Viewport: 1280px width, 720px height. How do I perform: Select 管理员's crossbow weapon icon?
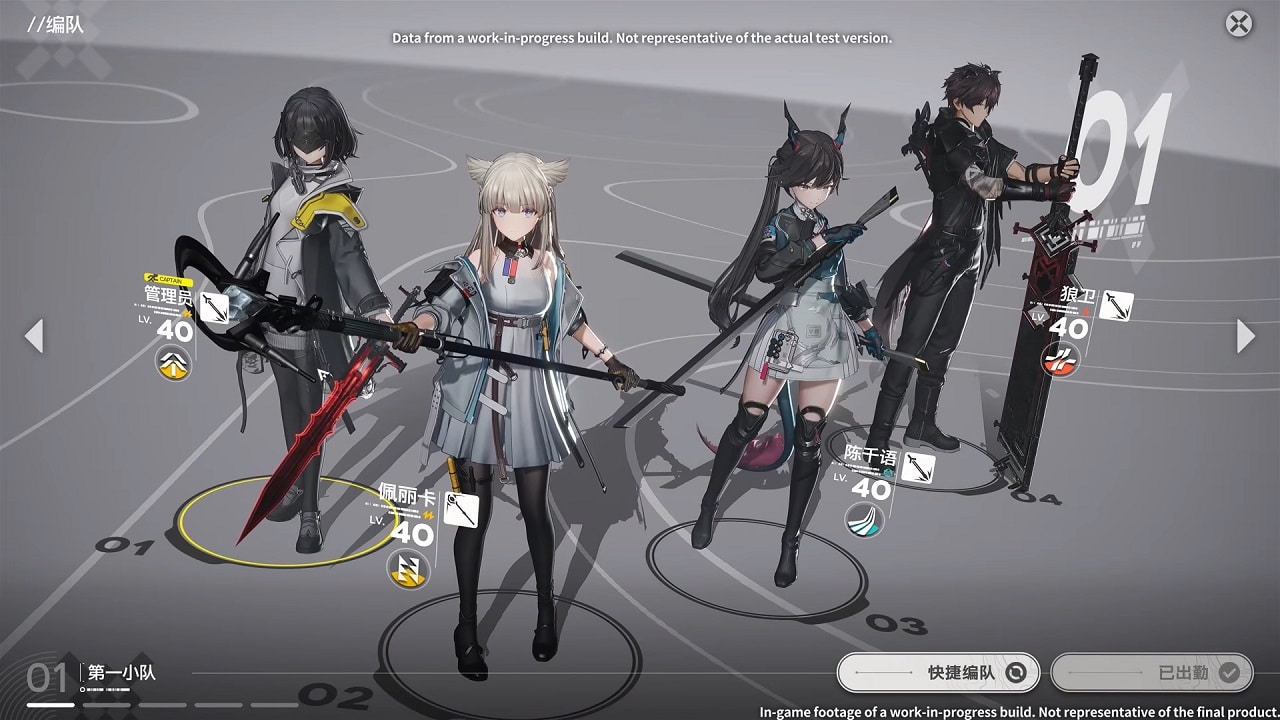(x=213, y=308)
